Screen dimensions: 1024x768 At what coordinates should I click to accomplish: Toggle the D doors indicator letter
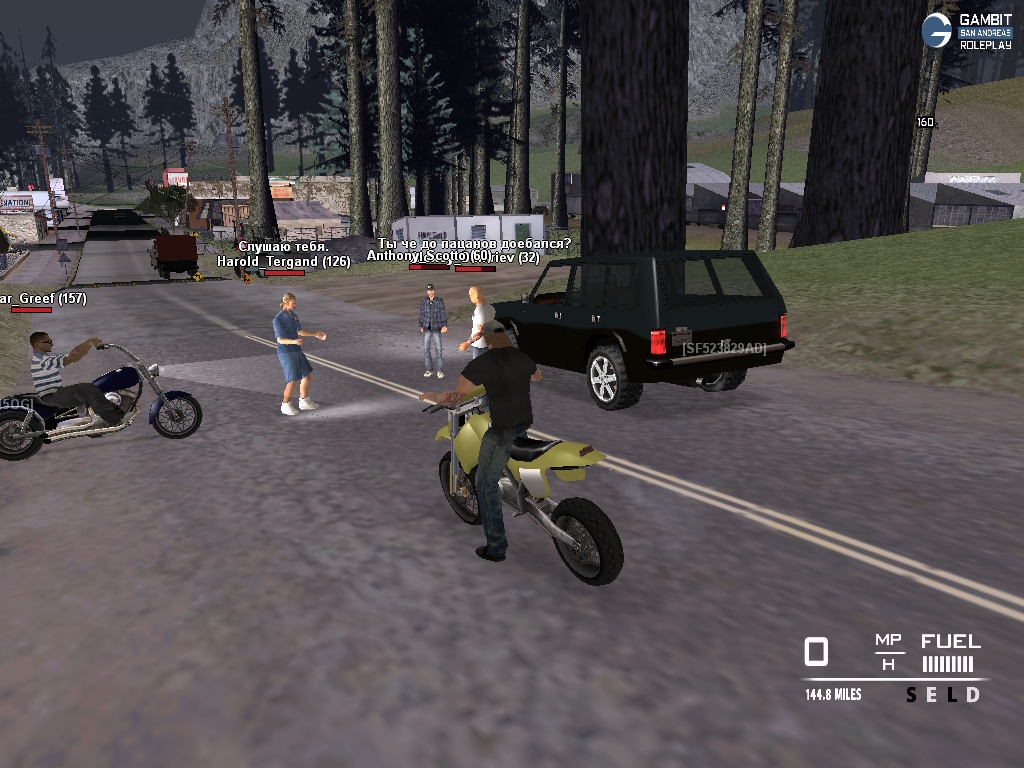[x=973, y=695]
